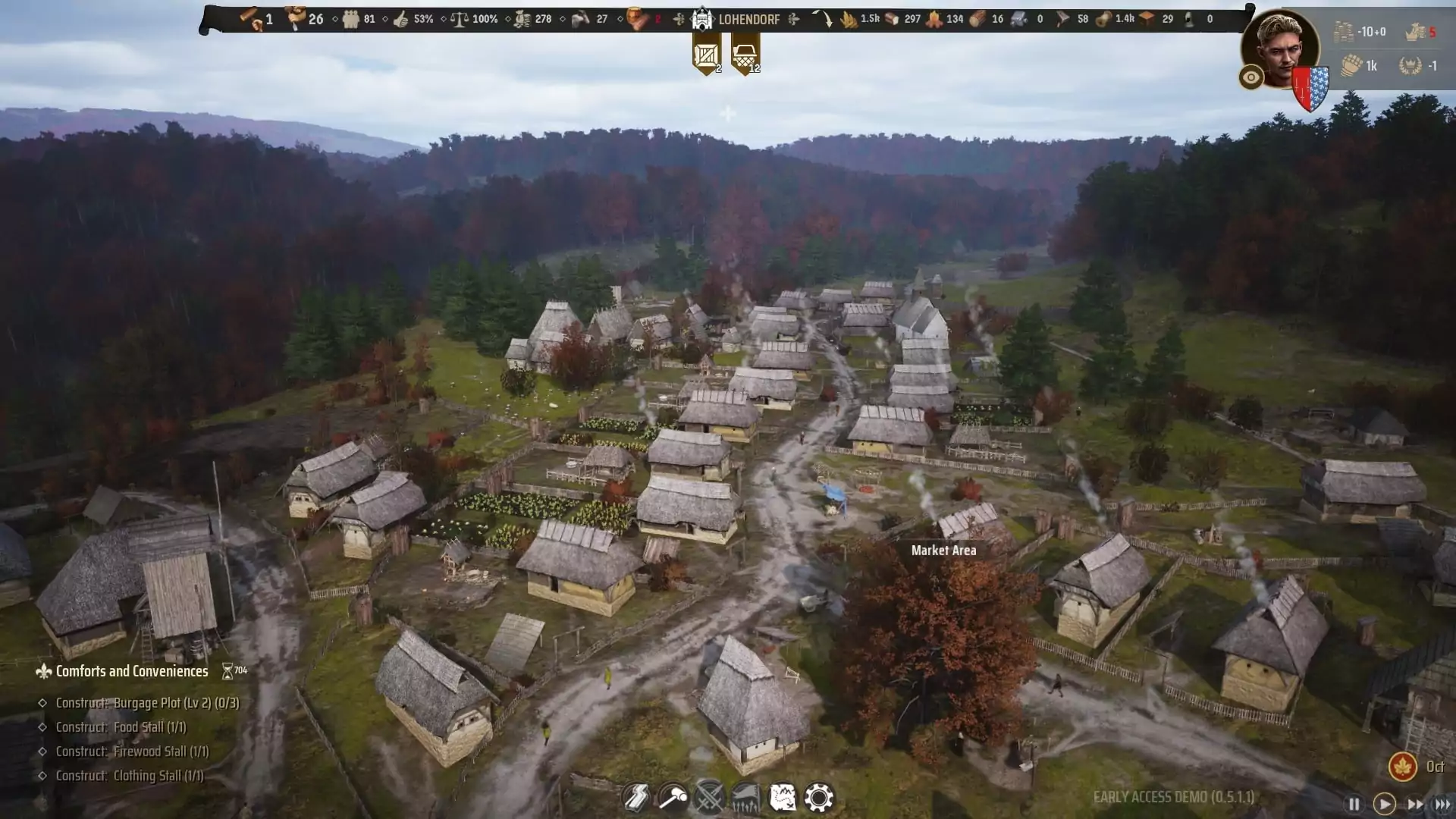1456x819 pixels.
Task: Open the gear settings menu
Action: (819, 798)
